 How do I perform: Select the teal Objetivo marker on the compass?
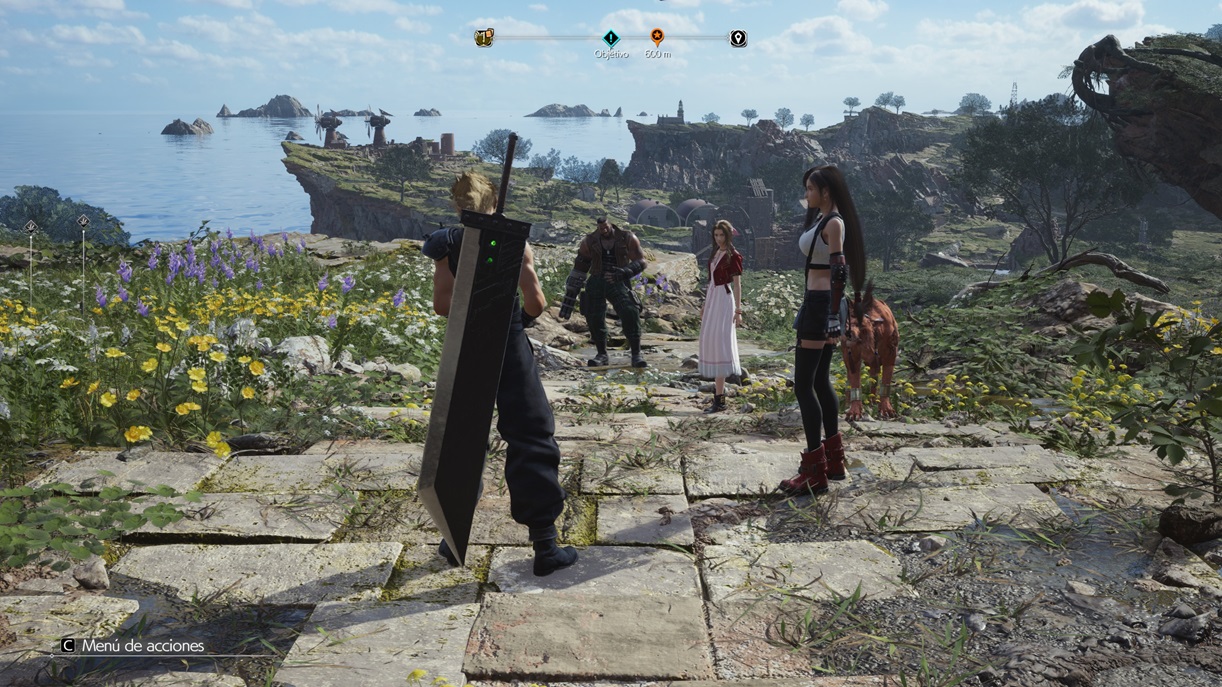[x=610, y=38]
